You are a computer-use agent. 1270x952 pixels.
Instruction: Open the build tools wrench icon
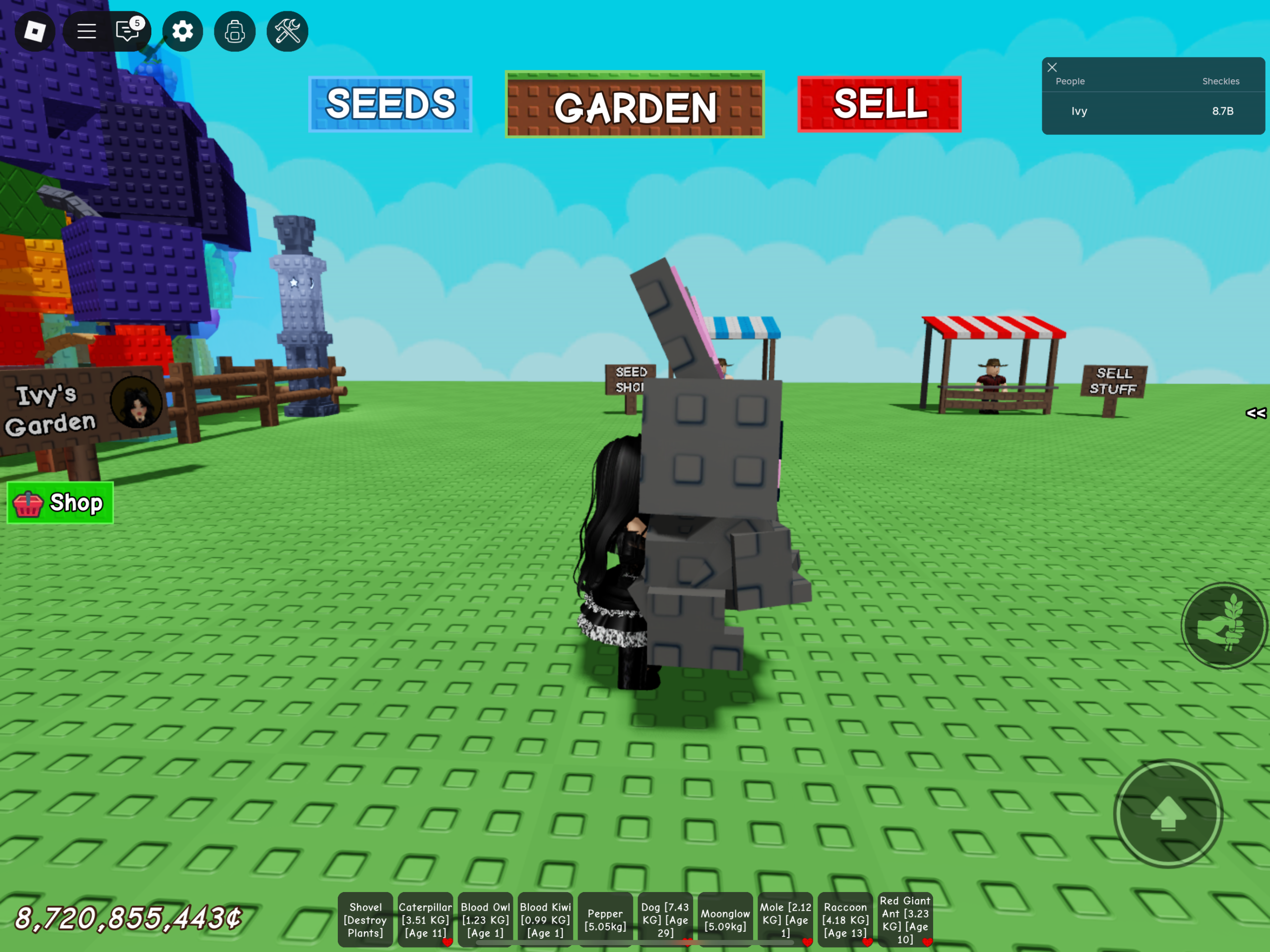(287, 32)
